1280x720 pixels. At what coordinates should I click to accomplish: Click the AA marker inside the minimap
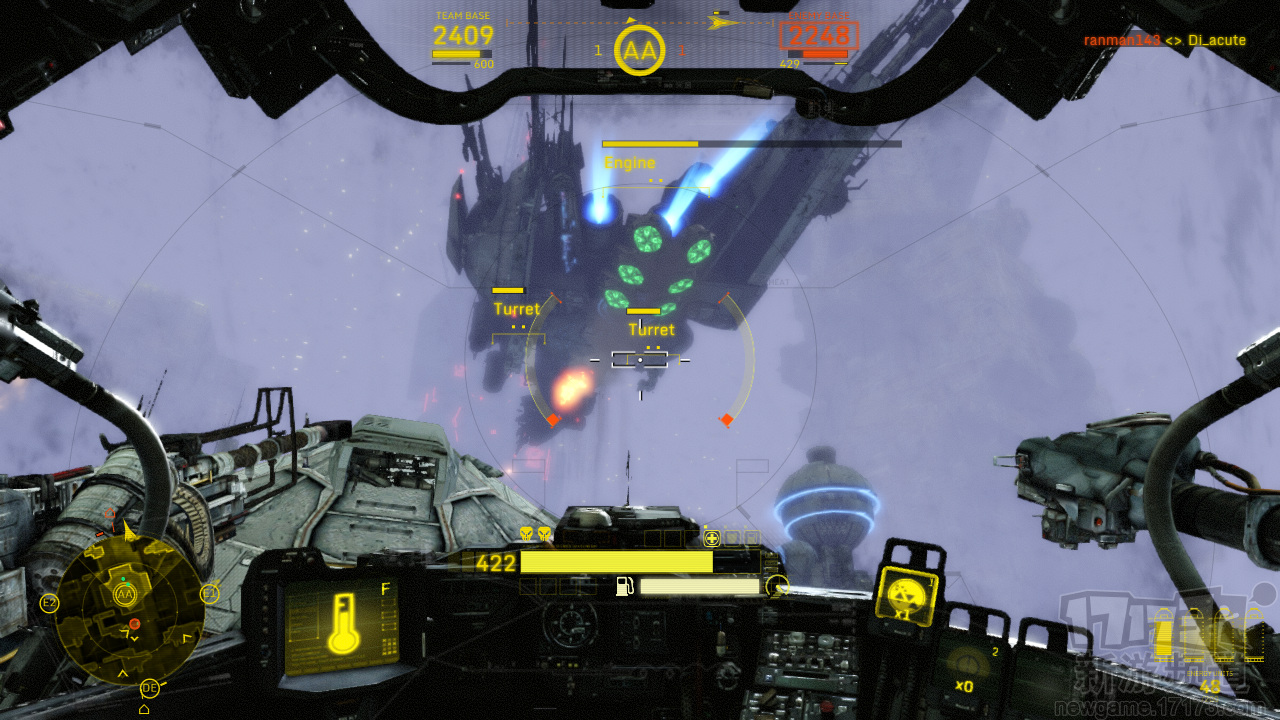[125, 595]
